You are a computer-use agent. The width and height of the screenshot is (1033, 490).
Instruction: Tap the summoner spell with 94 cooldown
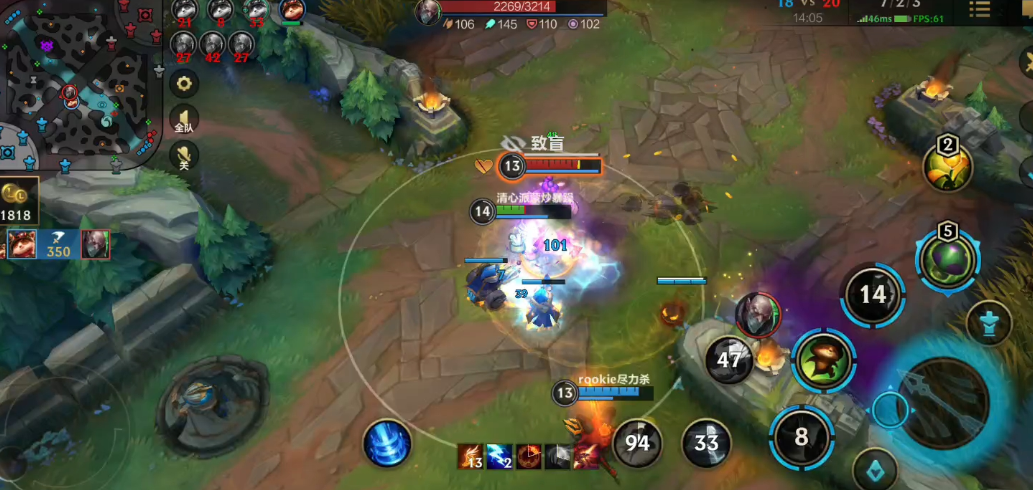tap(637, 442)
